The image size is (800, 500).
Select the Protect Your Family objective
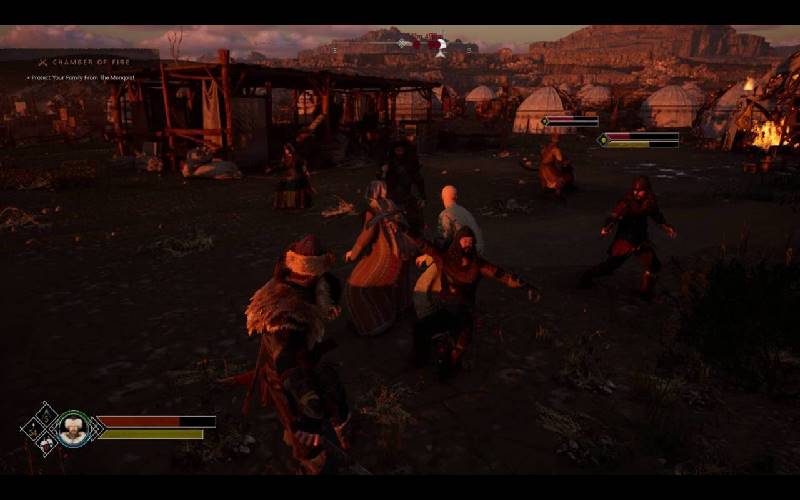coord(80,78)
